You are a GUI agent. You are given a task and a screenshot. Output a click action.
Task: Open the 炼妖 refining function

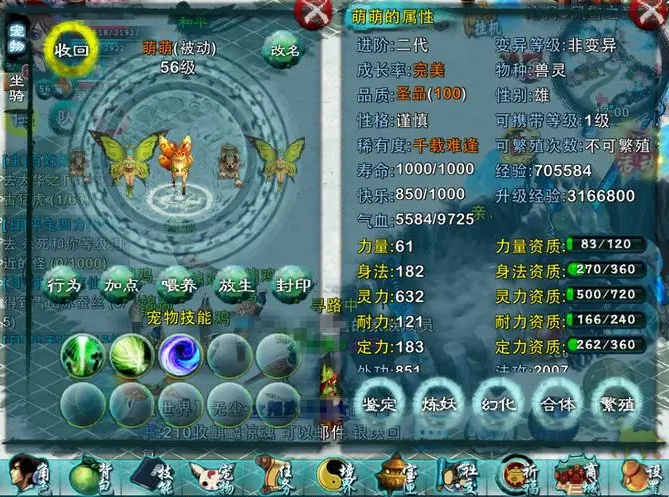441,405
